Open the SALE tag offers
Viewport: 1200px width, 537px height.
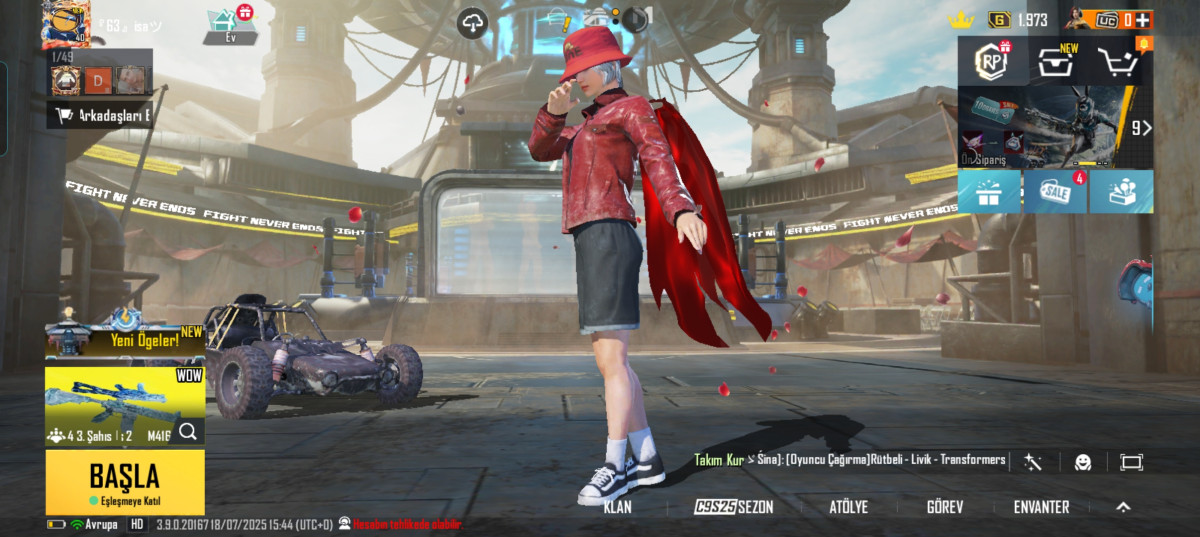tap(1055, 191)
